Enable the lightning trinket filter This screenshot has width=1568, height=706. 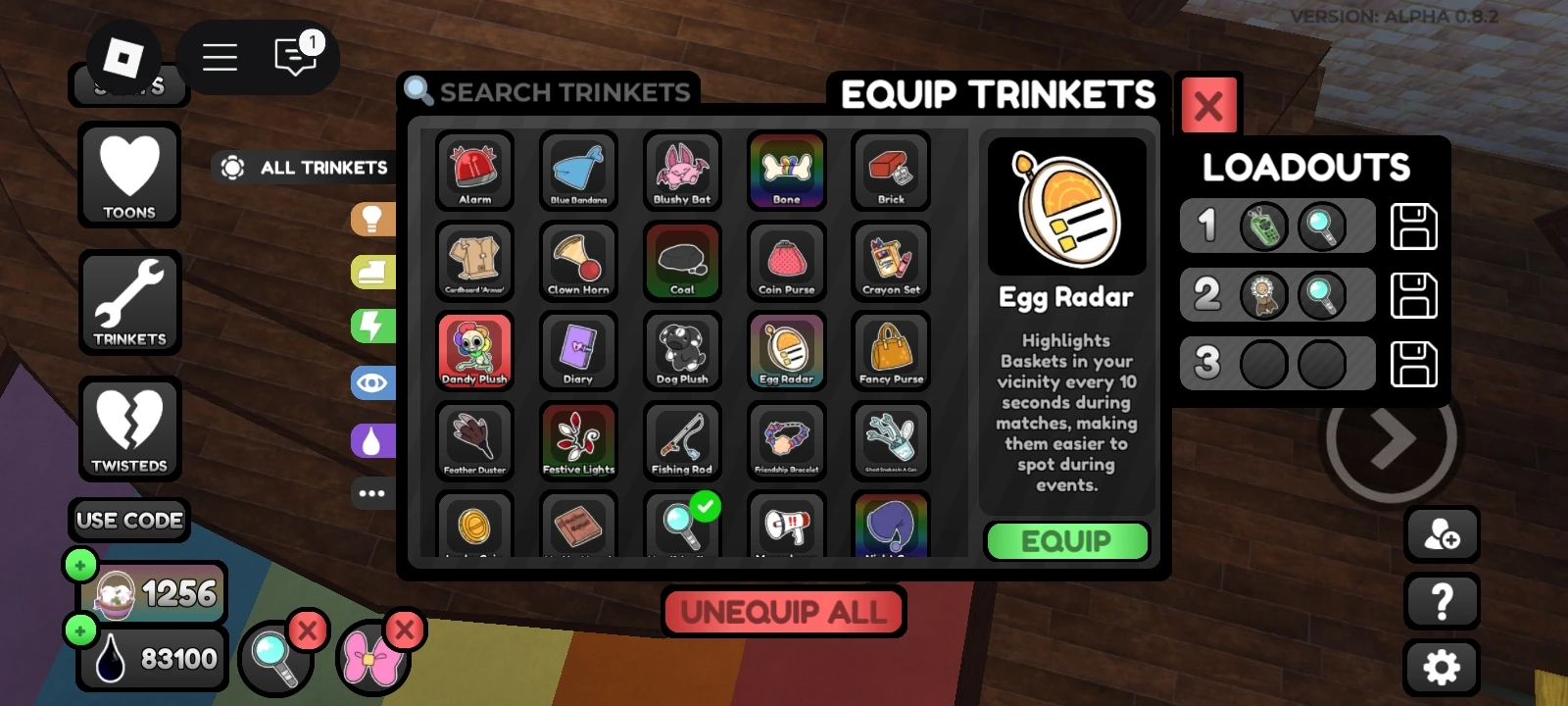(372, 328)
